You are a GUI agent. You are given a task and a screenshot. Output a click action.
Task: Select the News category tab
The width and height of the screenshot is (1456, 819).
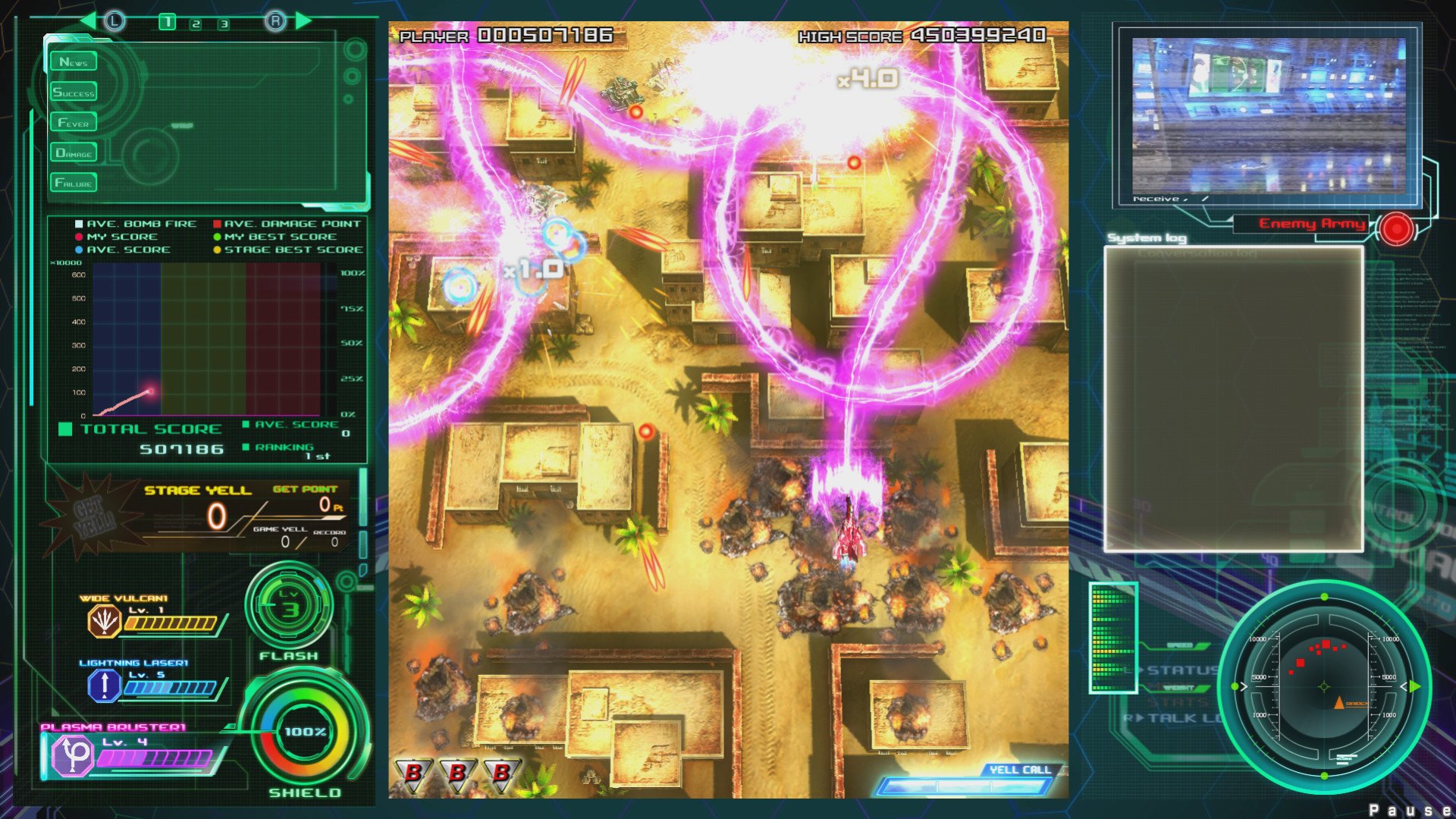coord(74,61)
